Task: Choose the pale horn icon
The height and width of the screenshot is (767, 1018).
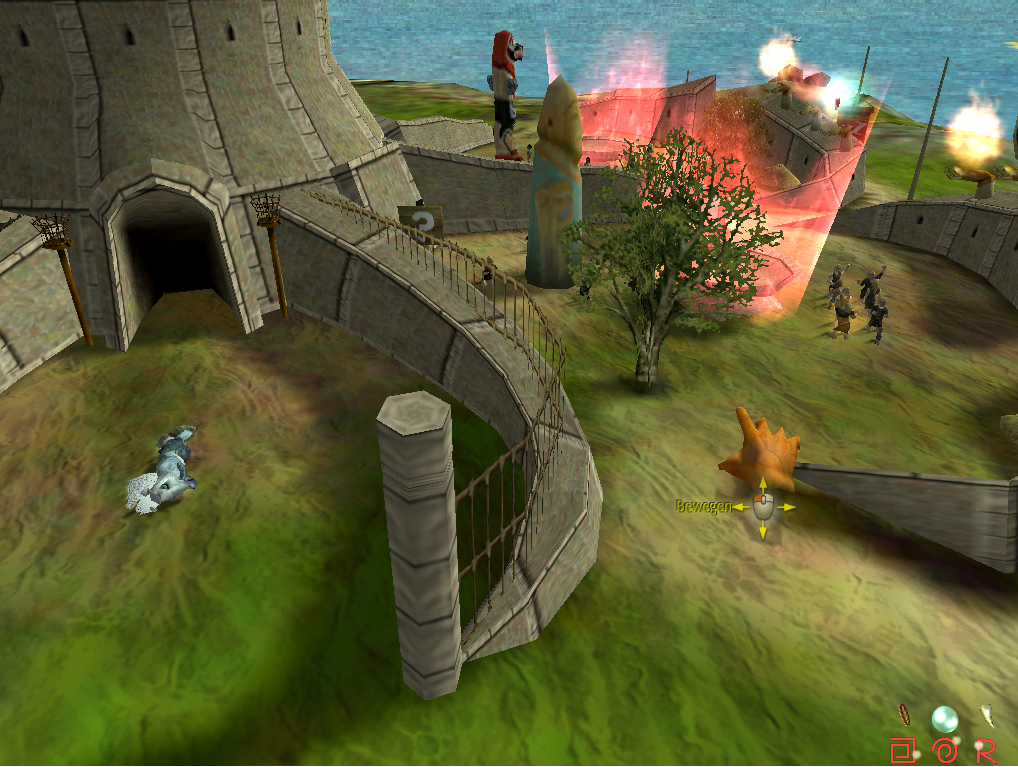Action: coord(987,714)
